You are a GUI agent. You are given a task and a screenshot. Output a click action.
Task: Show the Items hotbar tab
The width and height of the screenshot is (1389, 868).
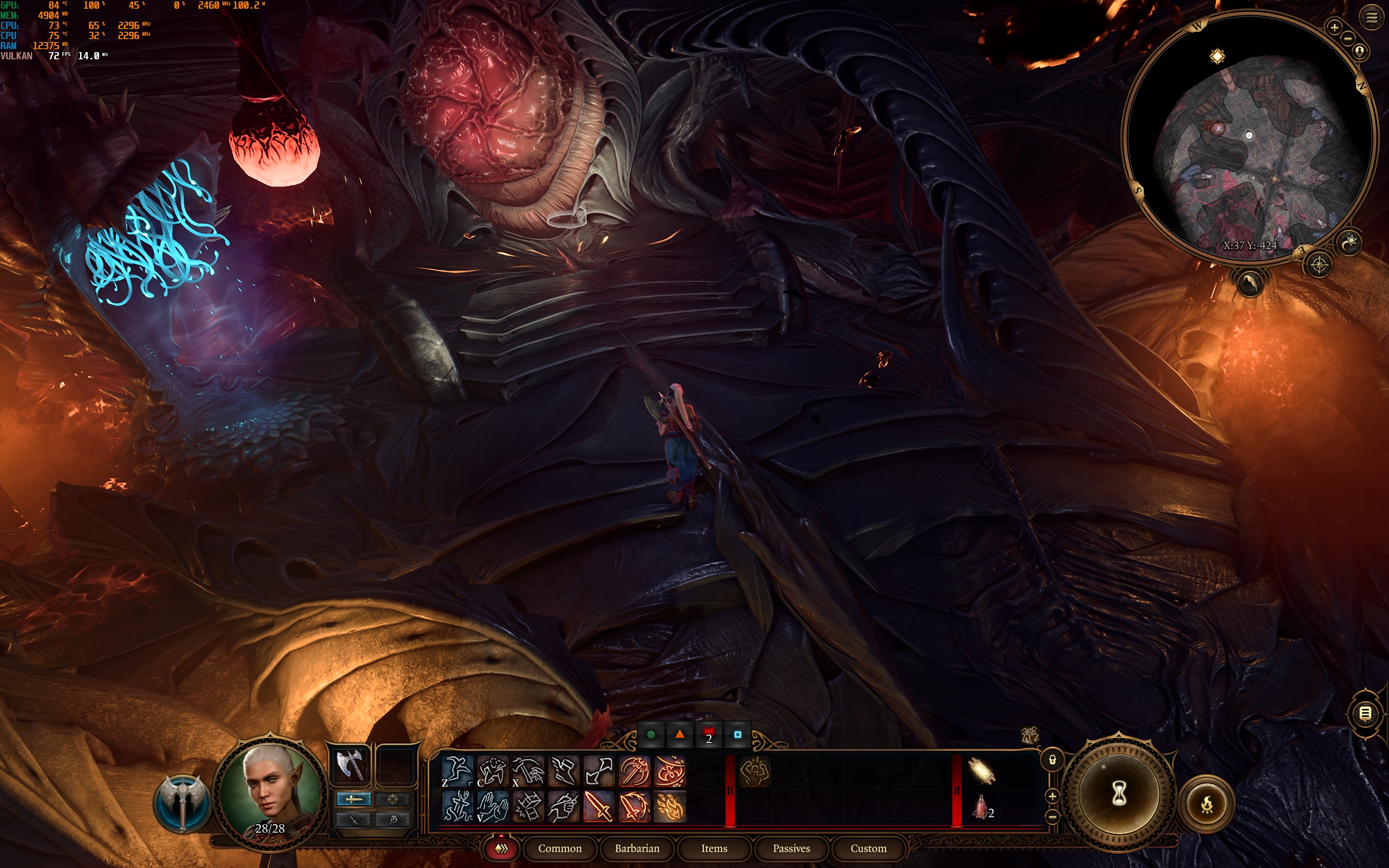click(714, 848)
